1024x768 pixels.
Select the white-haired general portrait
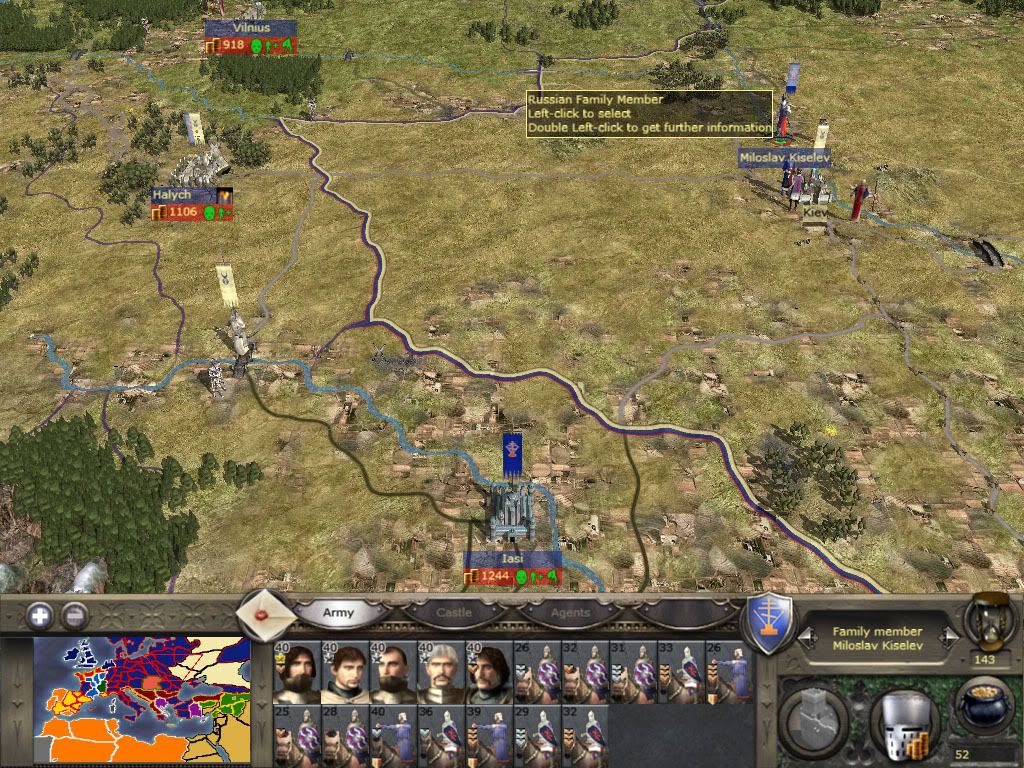(x=440, y=672)
